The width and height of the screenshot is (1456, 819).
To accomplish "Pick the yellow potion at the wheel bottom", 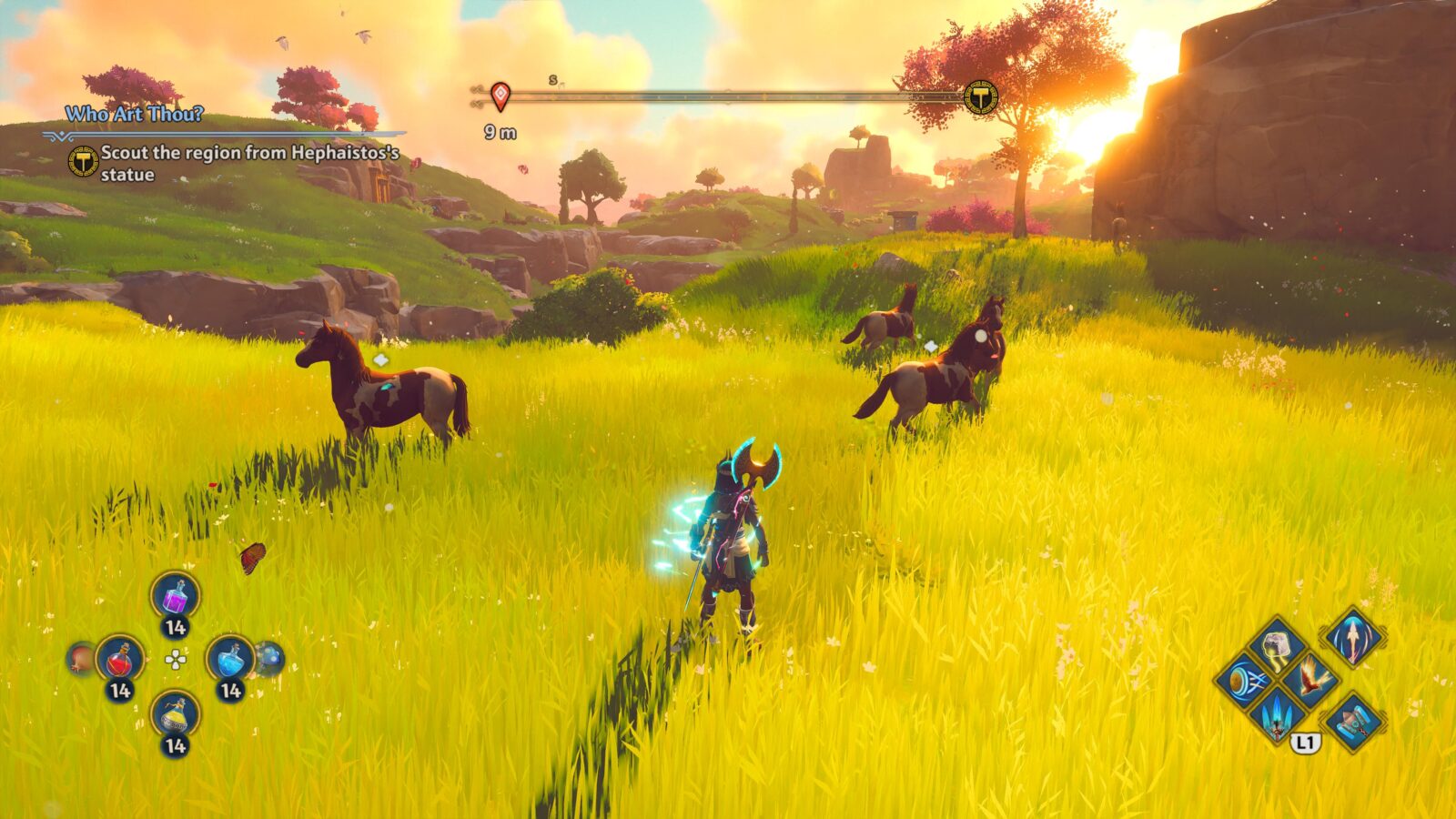I will click(x=173, y=714).
